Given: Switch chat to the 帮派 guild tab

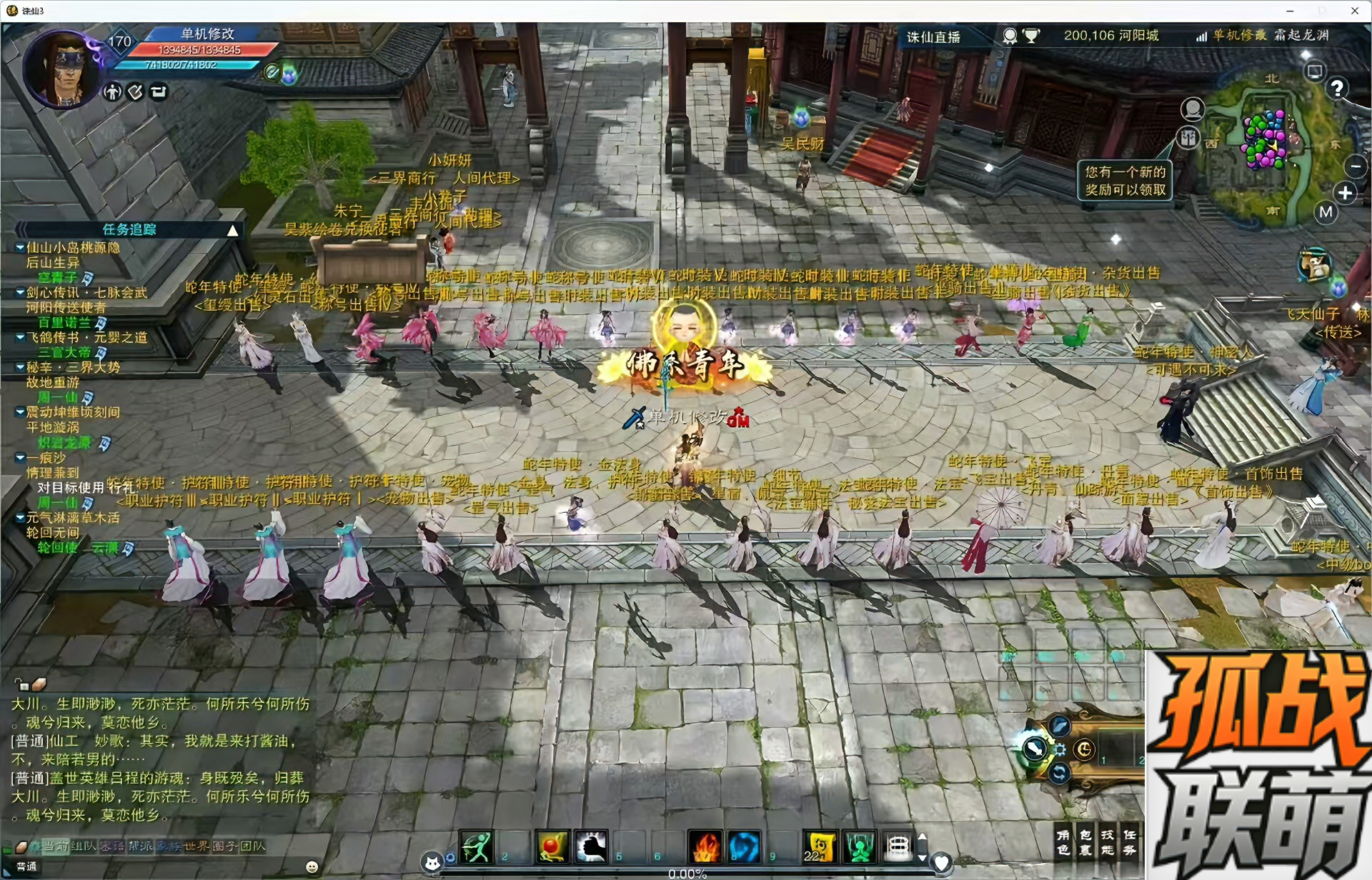Looking at the screenshot, I should point(140,846).
